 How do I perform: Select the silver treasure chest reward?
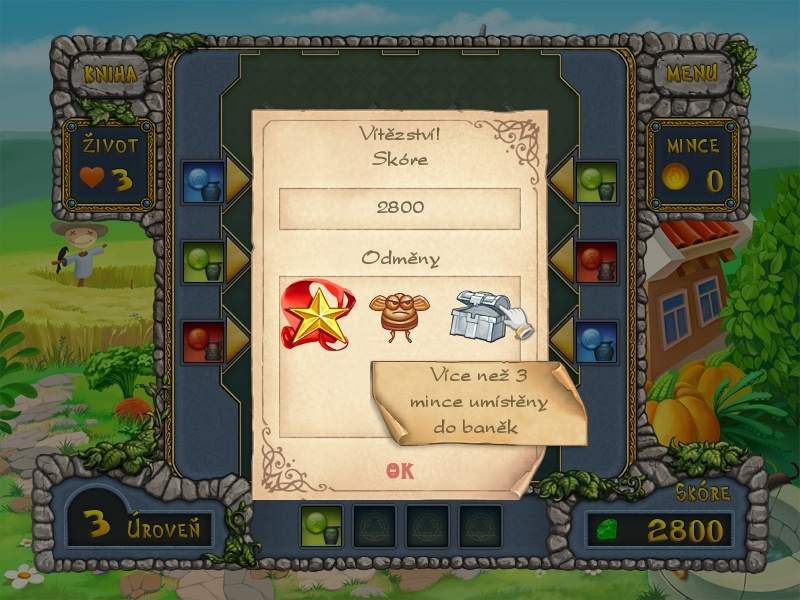(x=485, y=314)
